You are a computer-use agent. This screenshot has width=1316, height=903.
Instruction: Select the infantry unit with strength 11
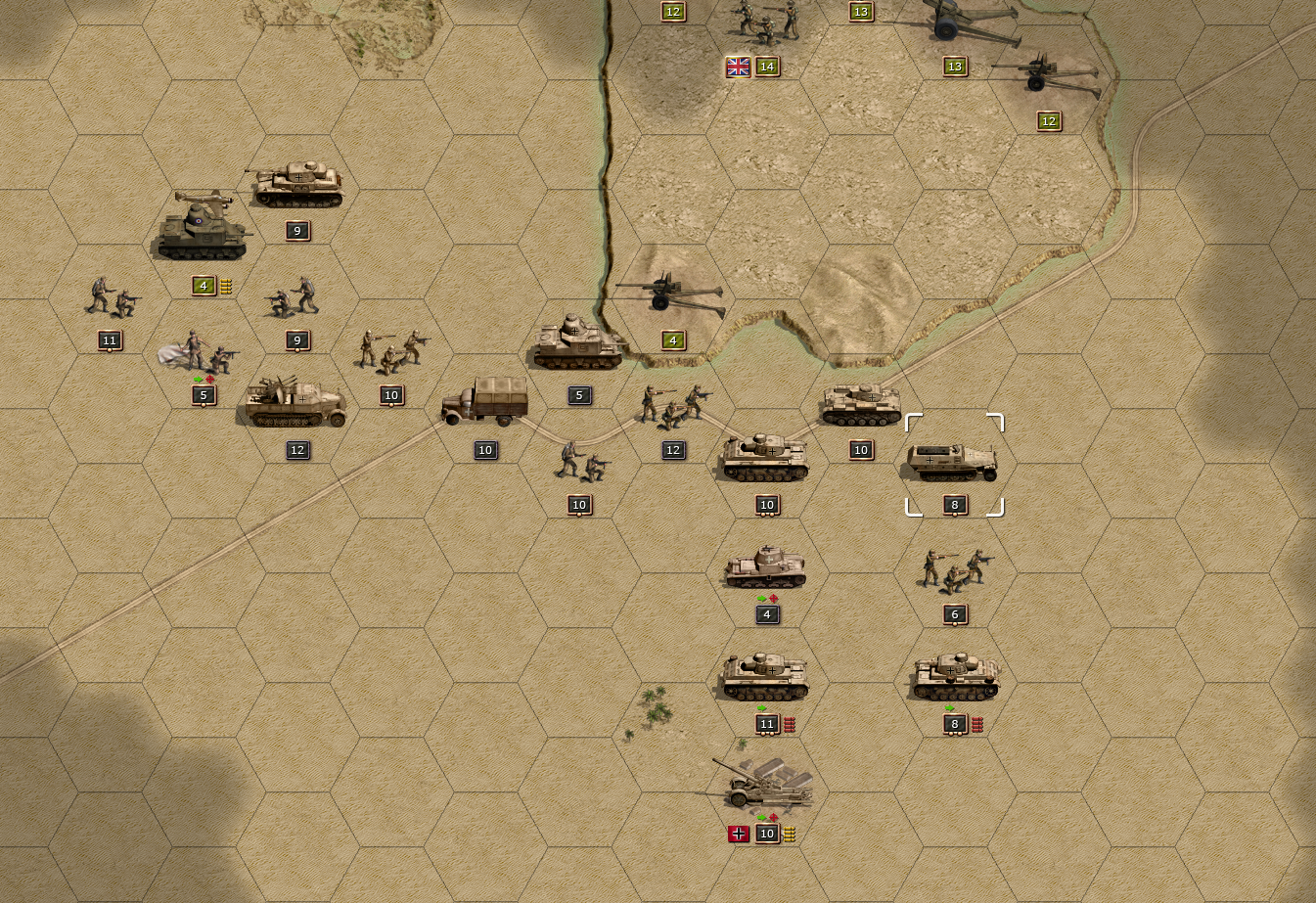(x=110, y=297)
